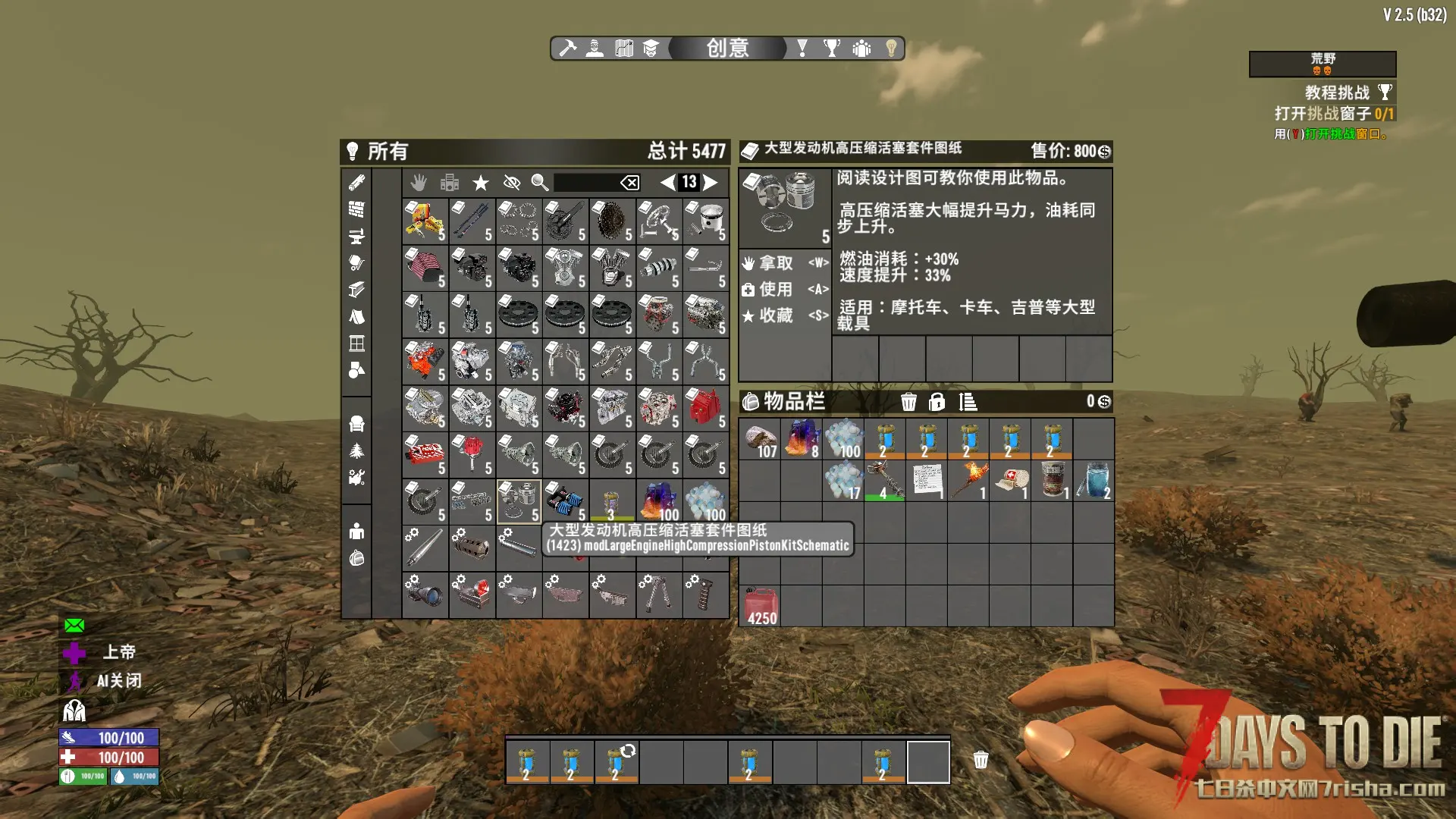Go to the next creative menu page
This screenshot has height=819, width=1456.
[711, 182]
